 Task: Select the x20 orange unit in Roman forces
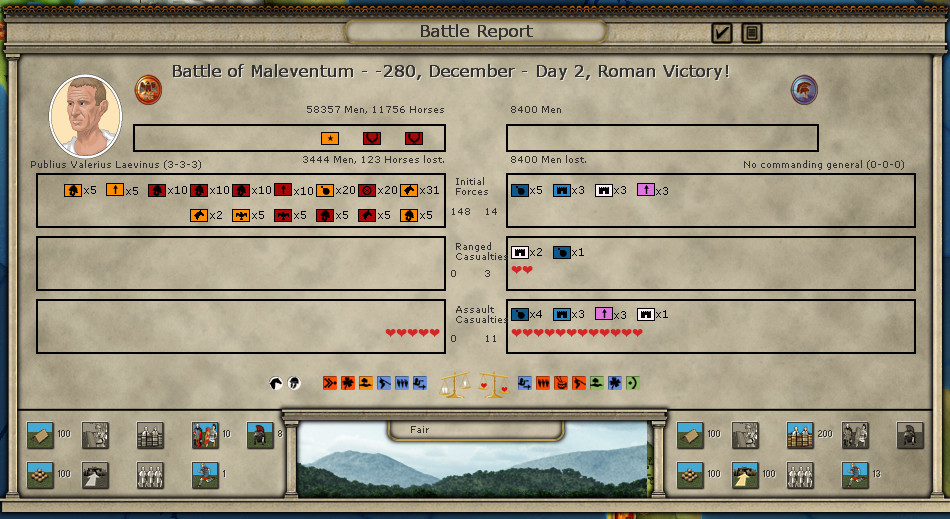click(325, 190)
